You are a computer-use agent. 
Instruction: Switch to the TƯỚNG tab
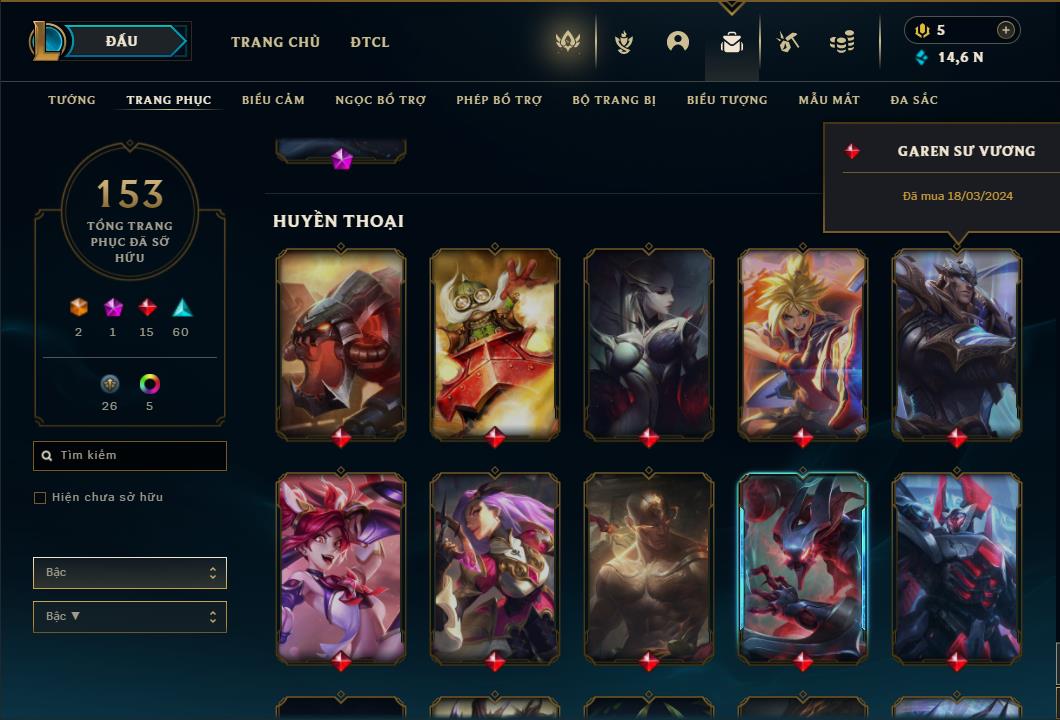tap(72, 100)
